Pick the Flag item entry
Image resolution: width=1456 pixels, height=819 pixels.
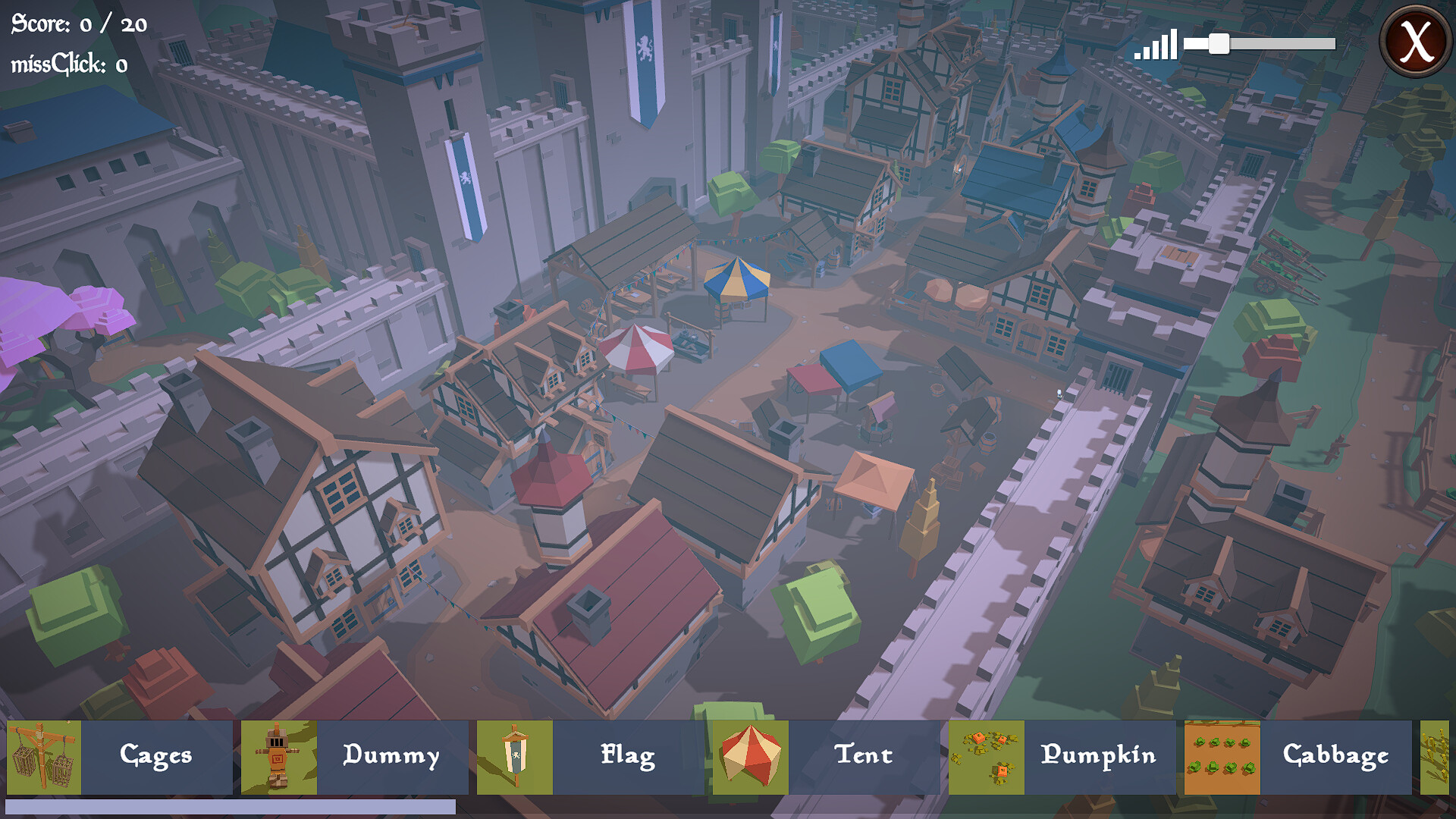coord(628,756)
